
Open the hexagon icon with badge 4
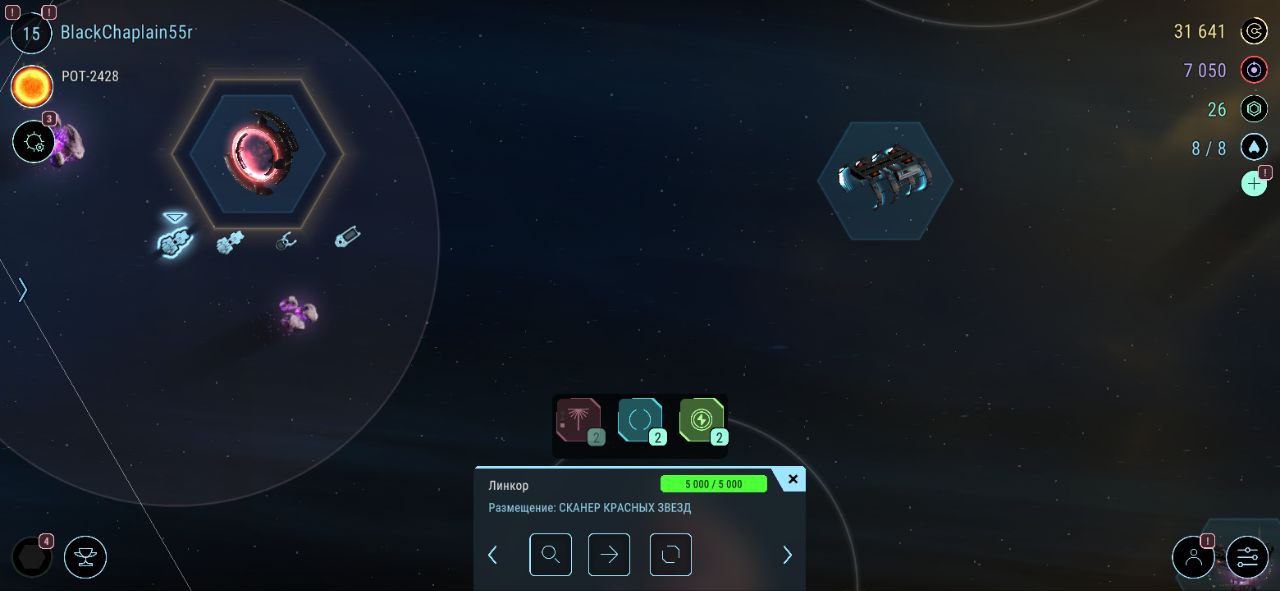pyautogui.click(x=31, y=557)
